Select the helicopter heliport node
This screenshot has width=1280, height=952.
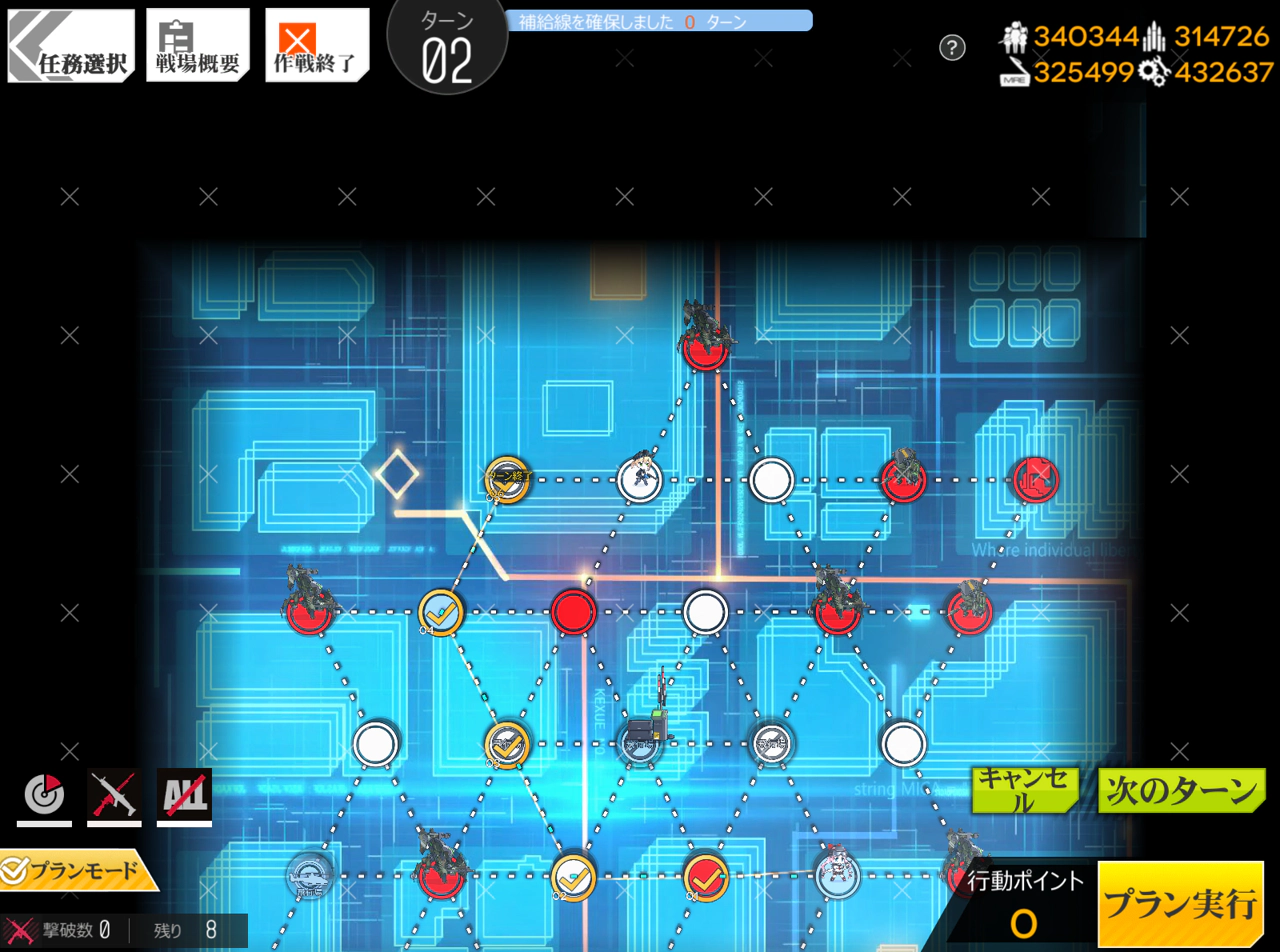click(310, 875)
